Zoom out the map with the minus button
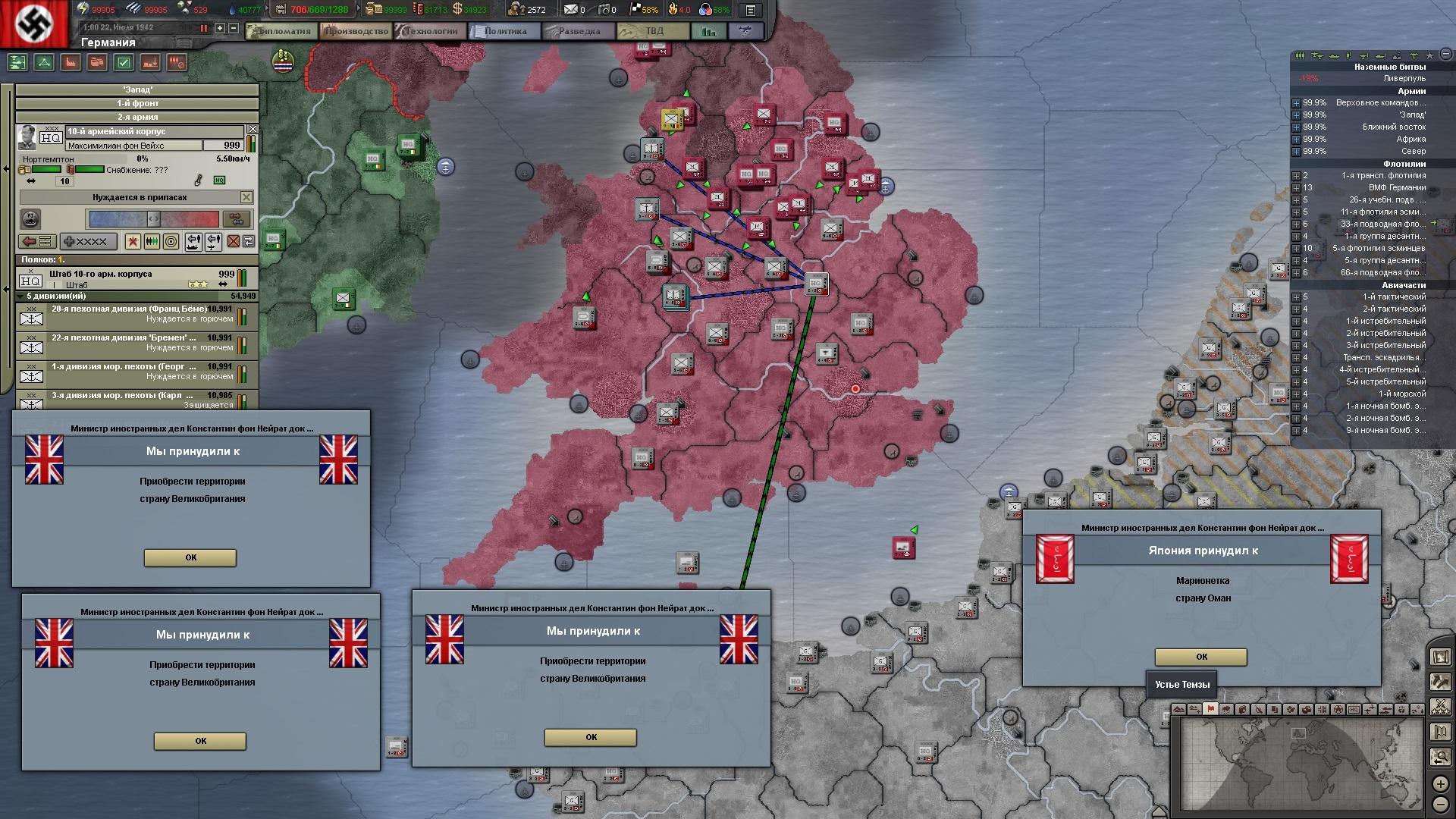The width and height of the screenshot is (1456, 819). pos(1440,805)
